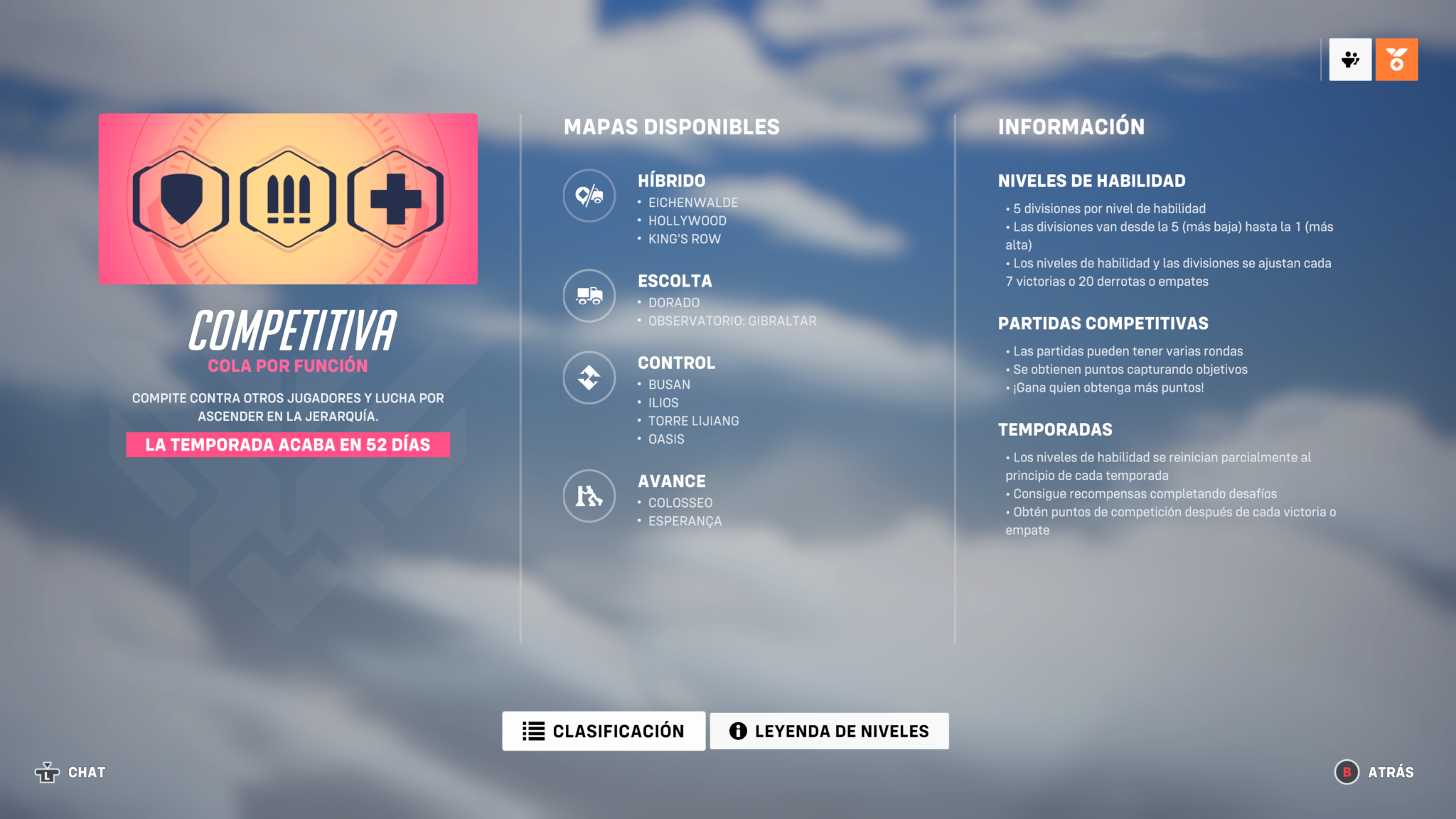Select the Busan map entry

click(669, 384)
